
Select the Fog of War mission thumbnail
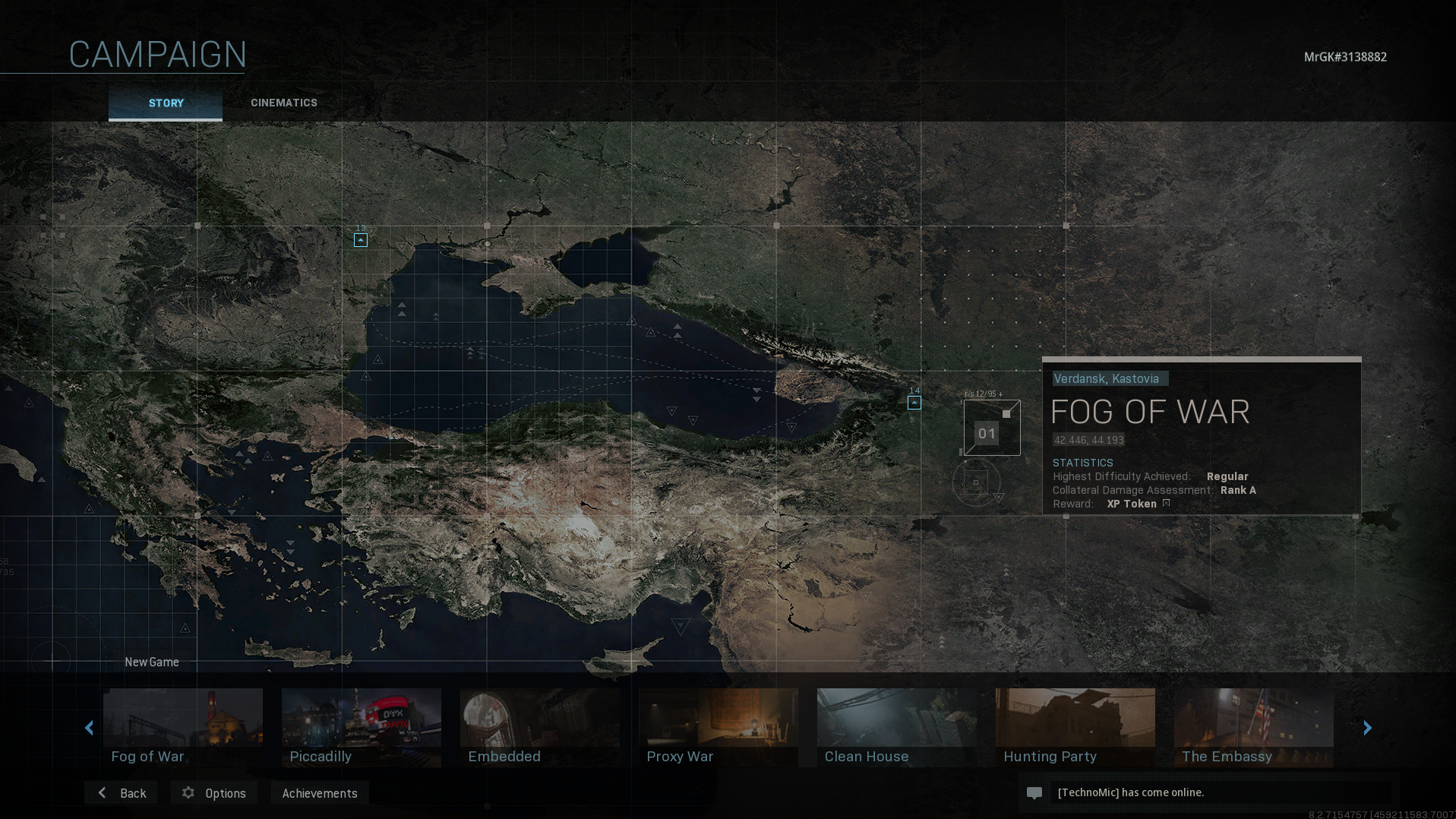coord(183,727)
